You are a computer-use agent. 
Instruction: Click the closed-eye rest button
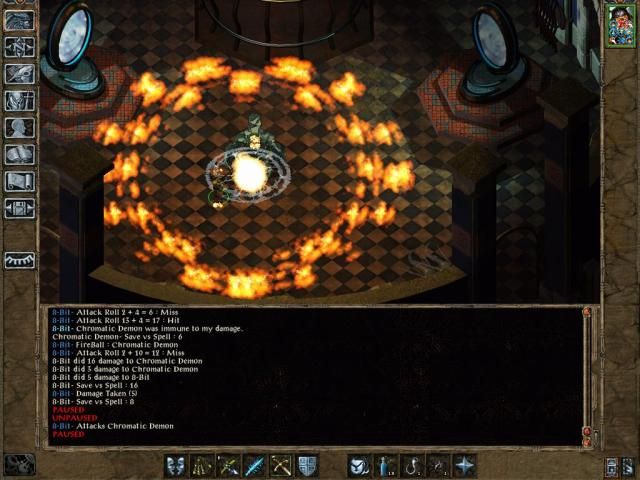point(20,260)
